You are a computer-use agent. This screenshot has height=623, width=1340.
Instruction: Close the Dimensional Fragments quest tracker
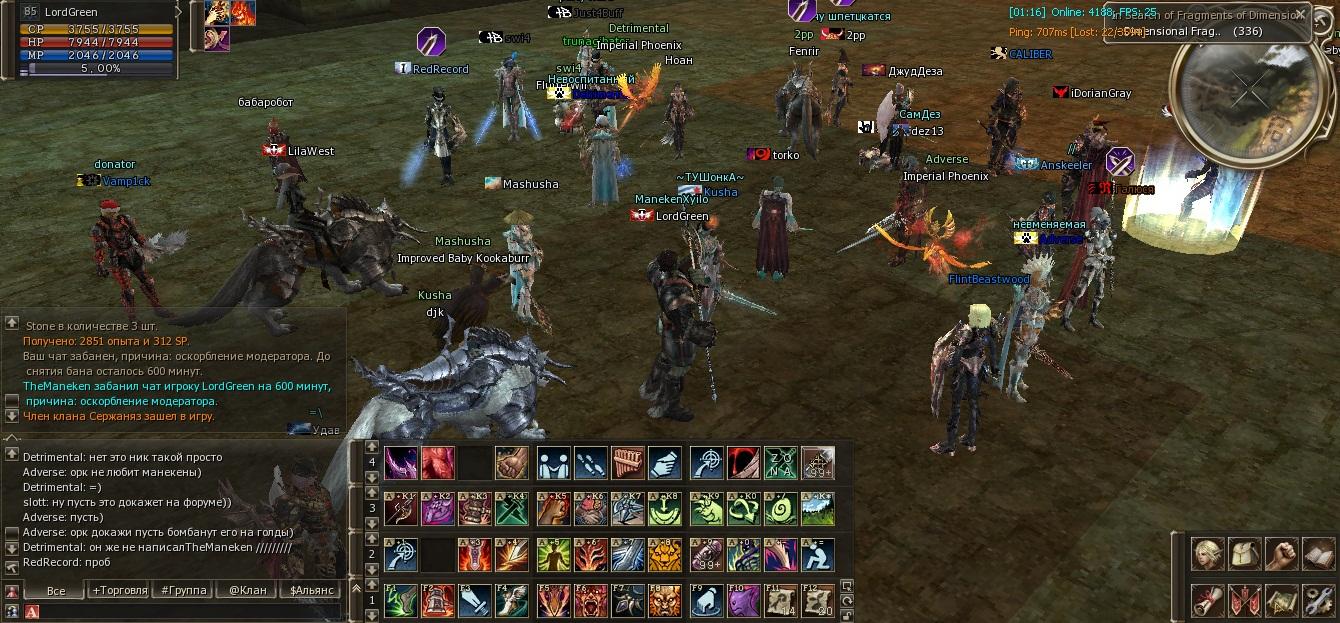(x=1299, y=15)
